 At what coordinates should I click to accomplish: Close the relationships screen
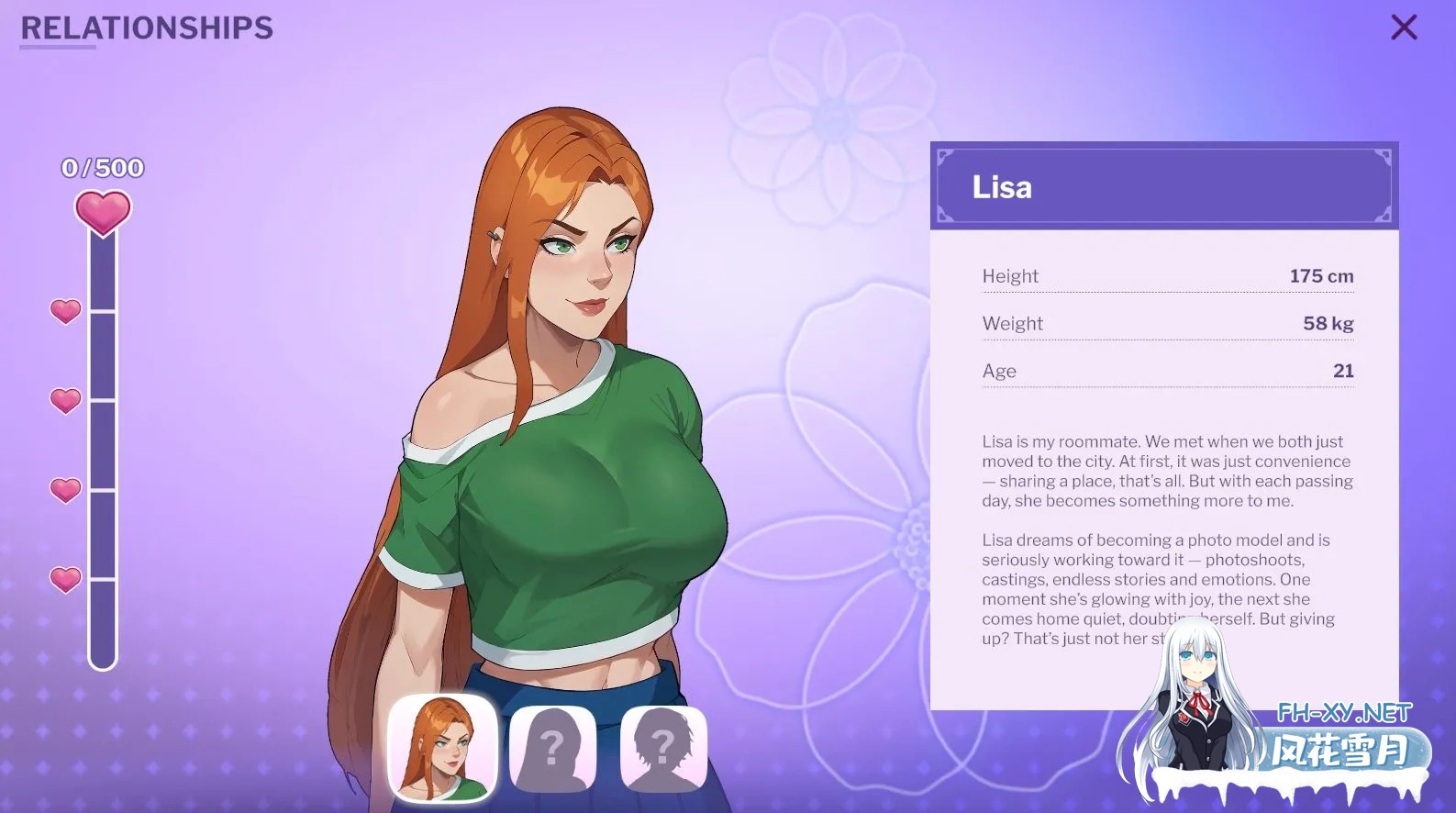click(1403, 28)
